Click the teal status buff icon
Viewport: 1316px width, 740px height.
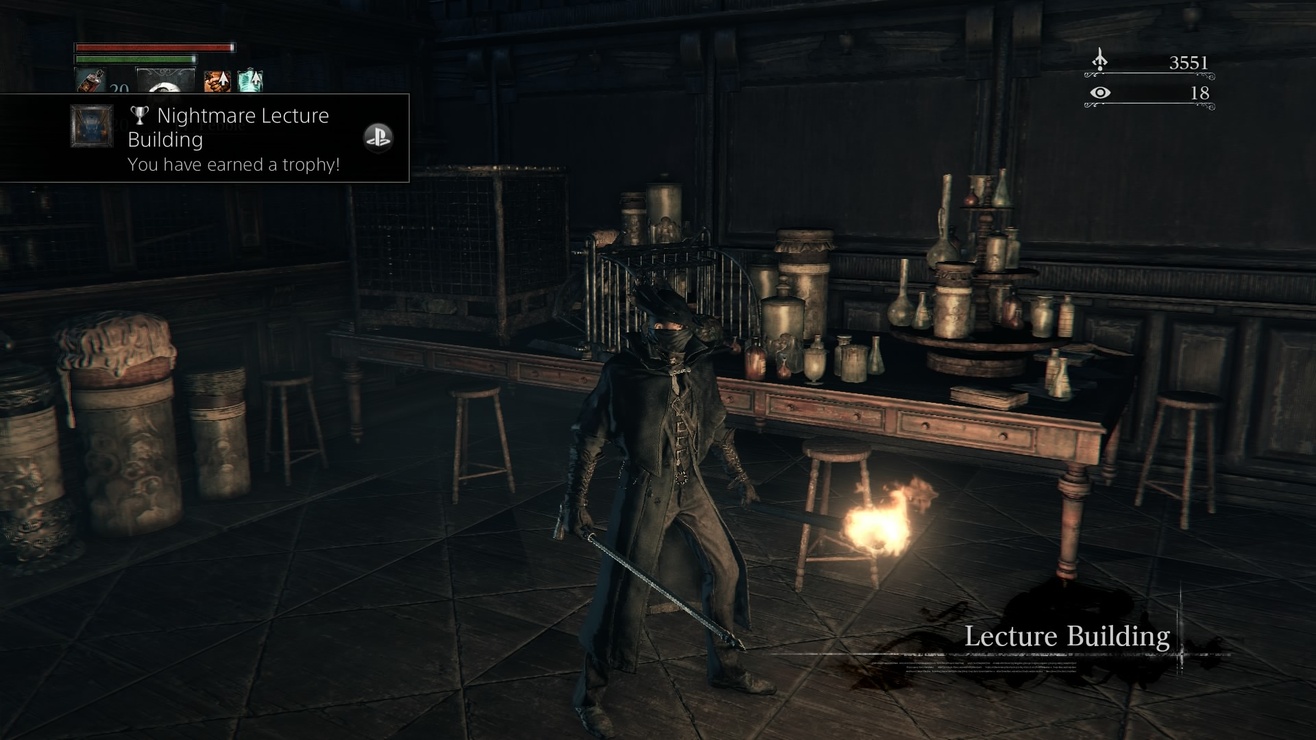click(x=249, y=81)
